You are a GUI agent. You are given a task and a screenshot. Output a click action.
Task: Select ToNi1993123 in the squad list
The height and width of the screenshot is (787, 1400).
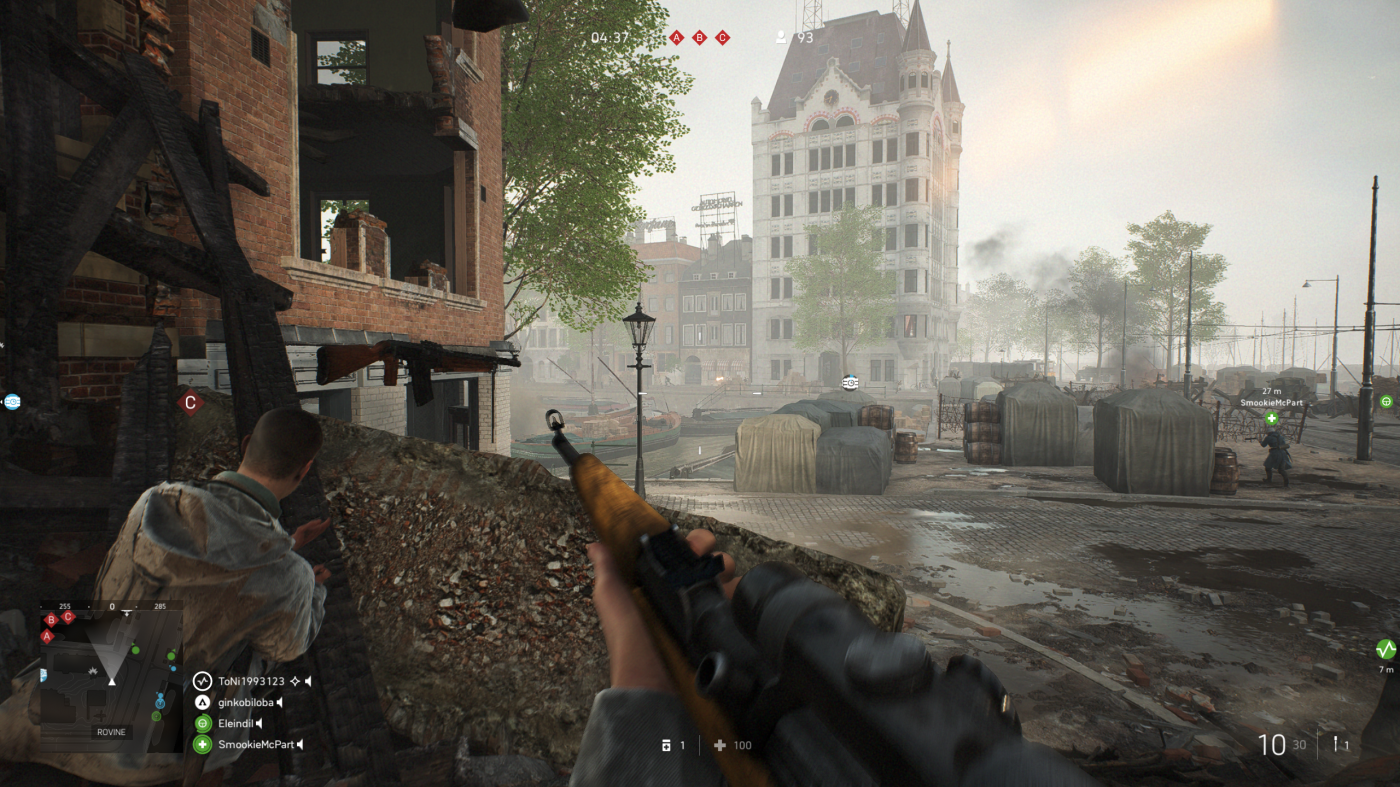tap(250, 681)
